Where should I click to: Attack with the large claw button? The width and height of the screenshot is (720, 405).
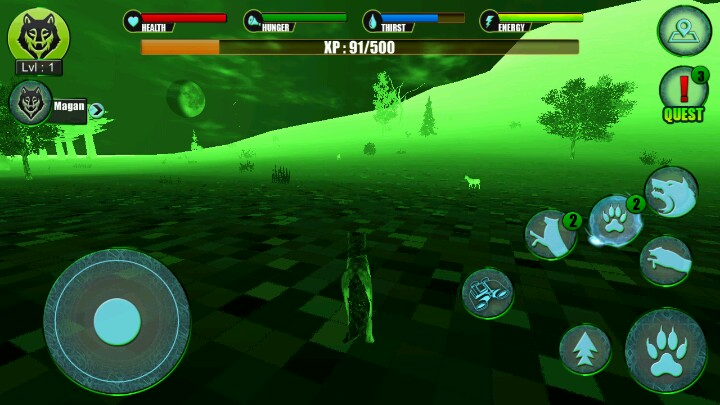[665, 350]
